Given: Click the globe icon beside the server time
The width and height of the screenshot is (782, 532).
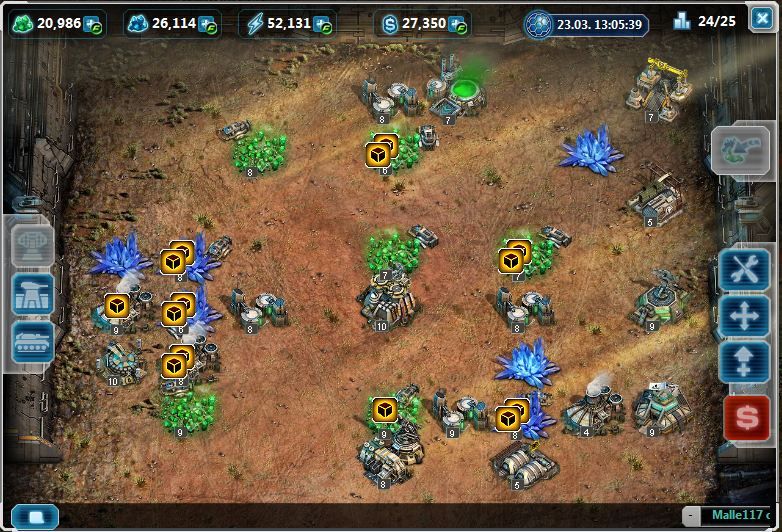Looking at the screenshot, I should tap(539, 24).
